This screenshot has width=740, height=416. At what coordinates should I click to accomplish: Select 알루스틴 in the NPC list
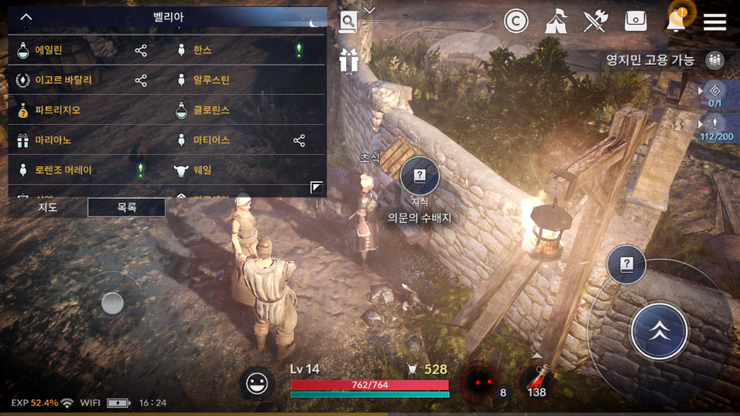click(211, 80)
